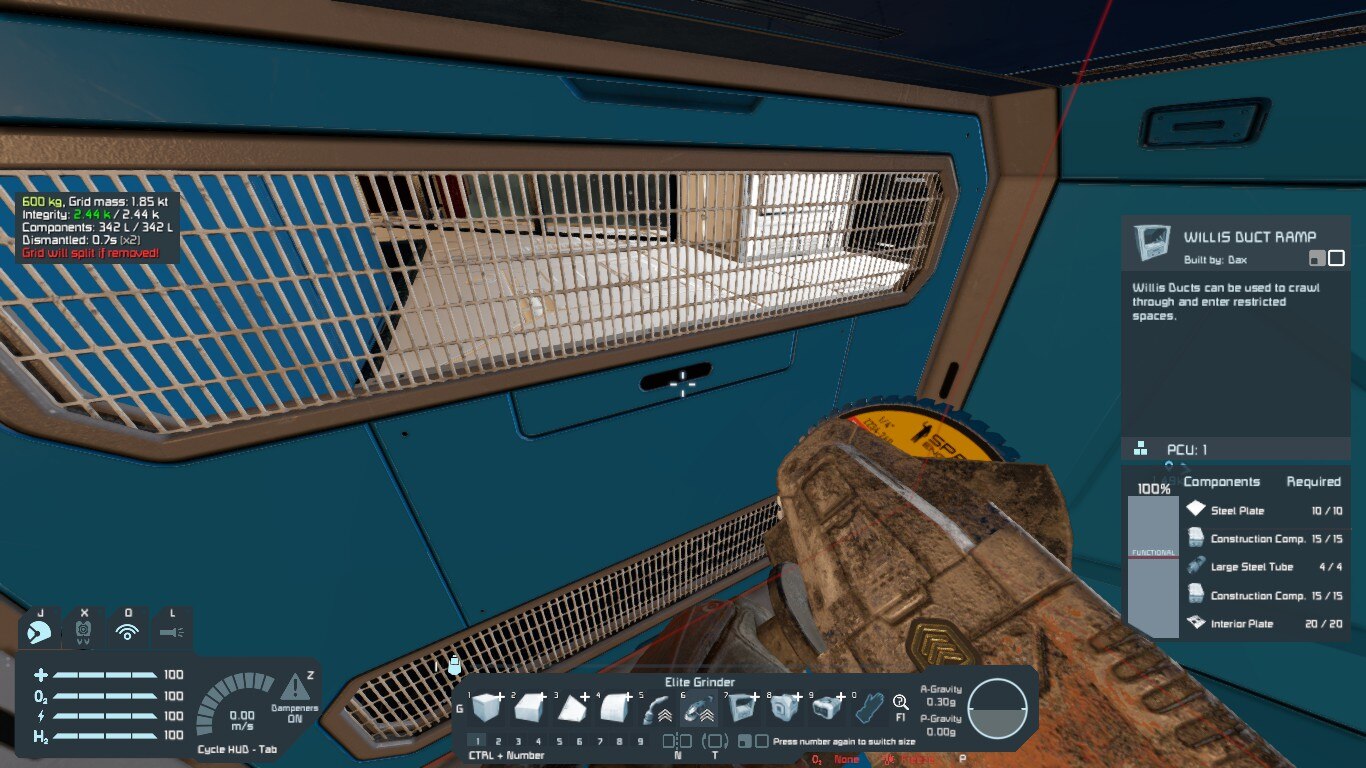The height and width of the screenshot is (768, 1366).
Task: Click the Steel Plate component row
Action: coord(1264,510)
